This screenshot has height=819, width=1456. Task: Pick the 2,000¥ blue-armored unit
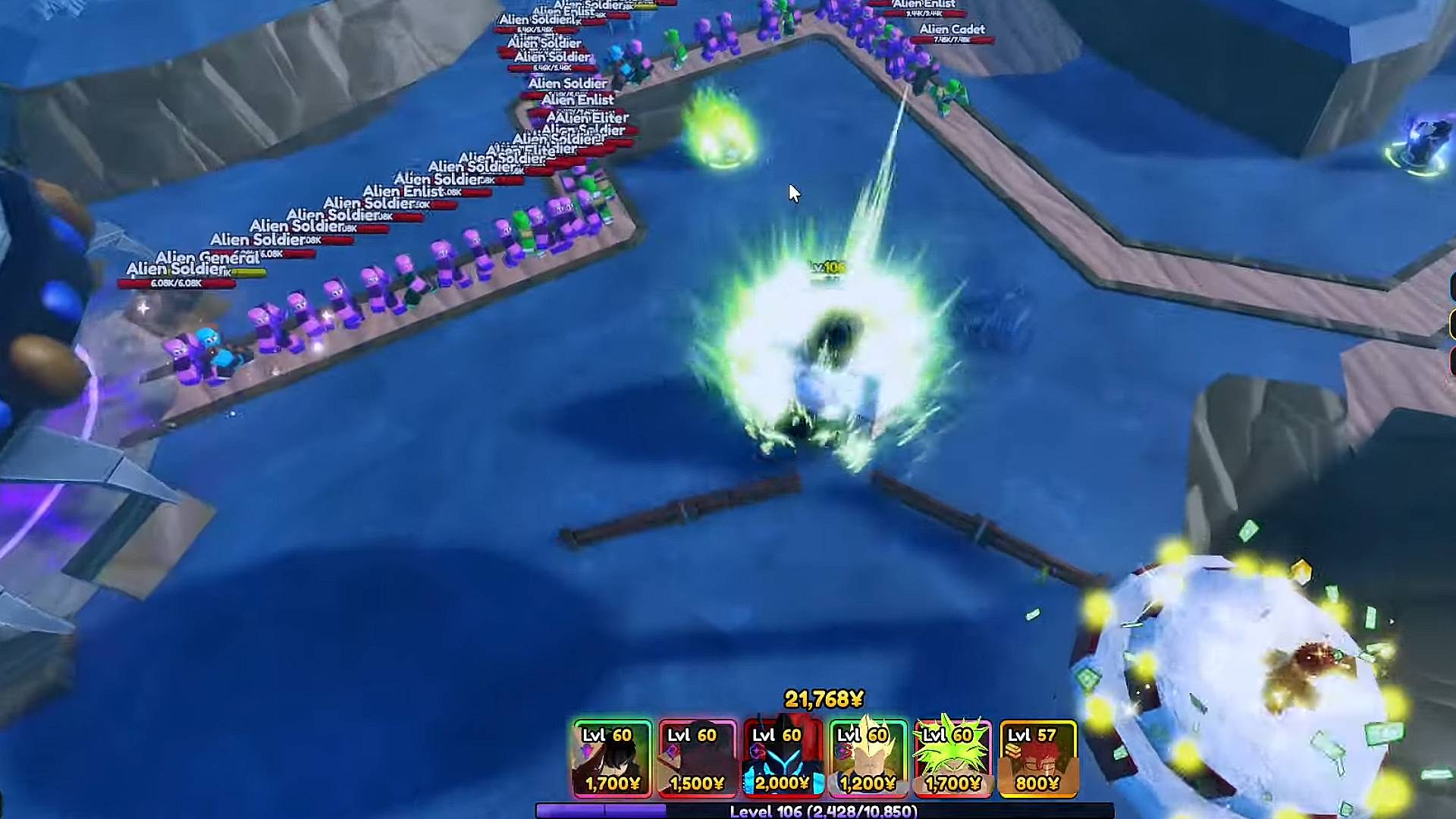tap(783, 758)
